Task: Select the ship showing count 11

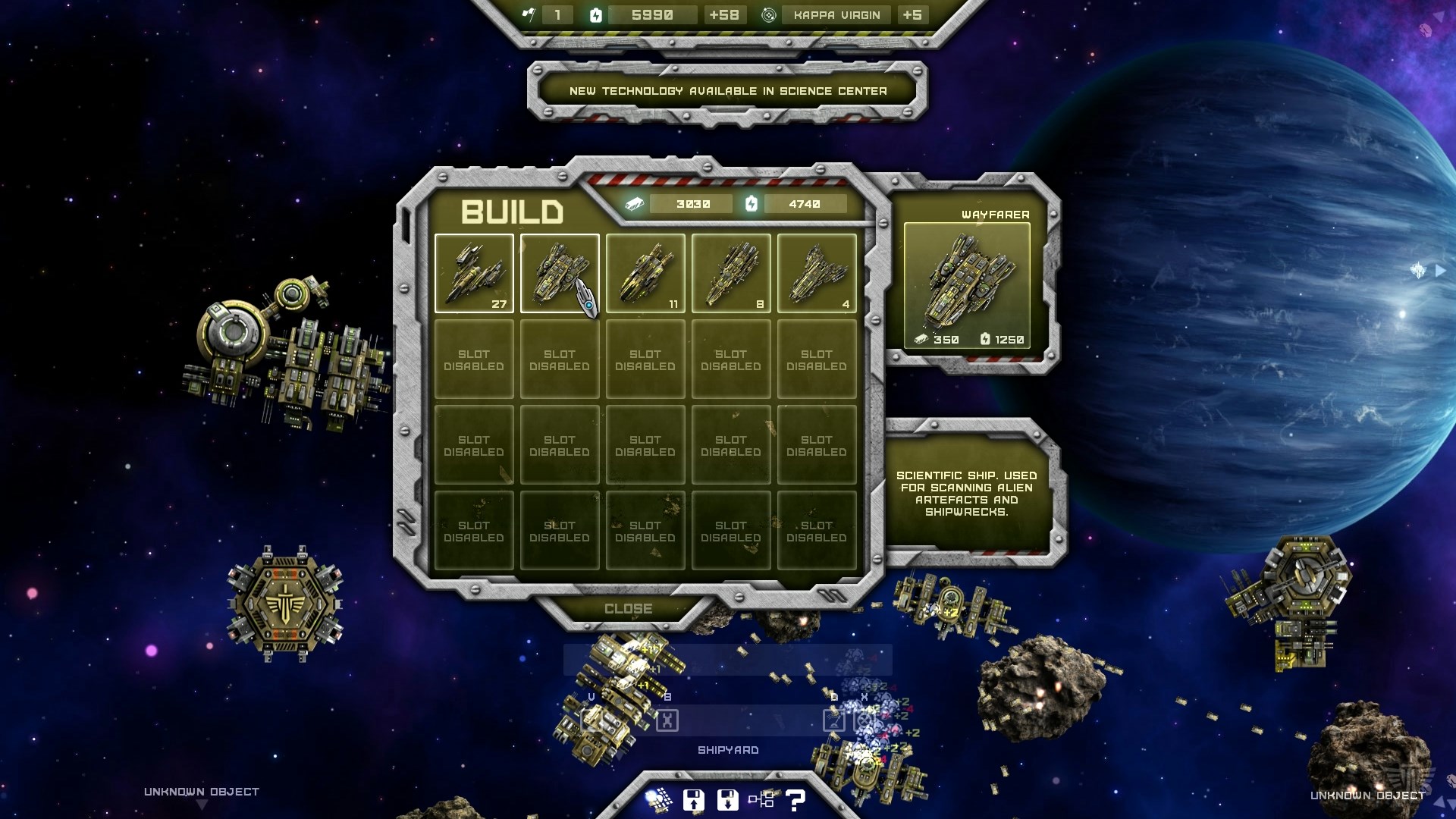Action: click(x=645, y=274)
